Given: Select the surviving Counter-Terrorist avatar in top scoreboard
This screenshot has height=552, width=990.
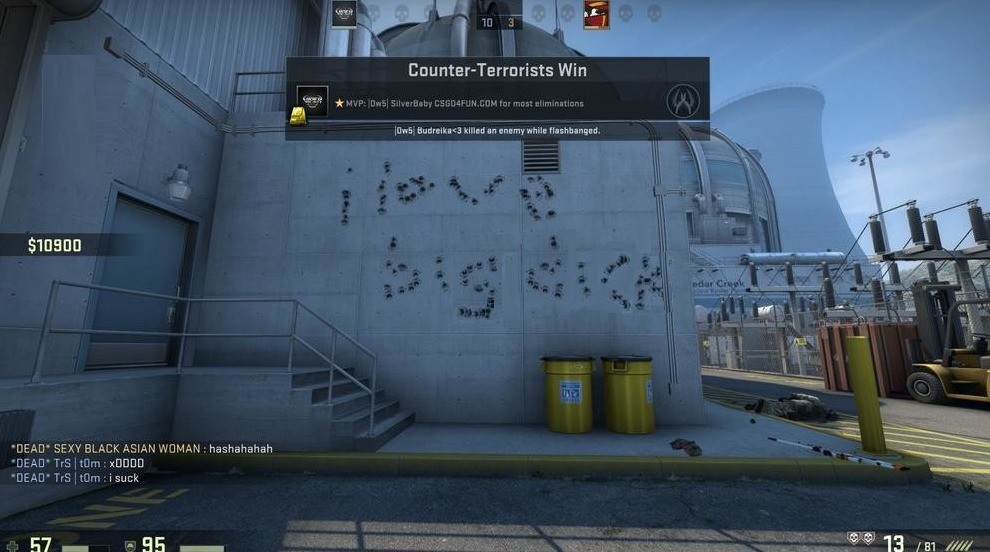Looking at the screenshot, I should 344,14.
